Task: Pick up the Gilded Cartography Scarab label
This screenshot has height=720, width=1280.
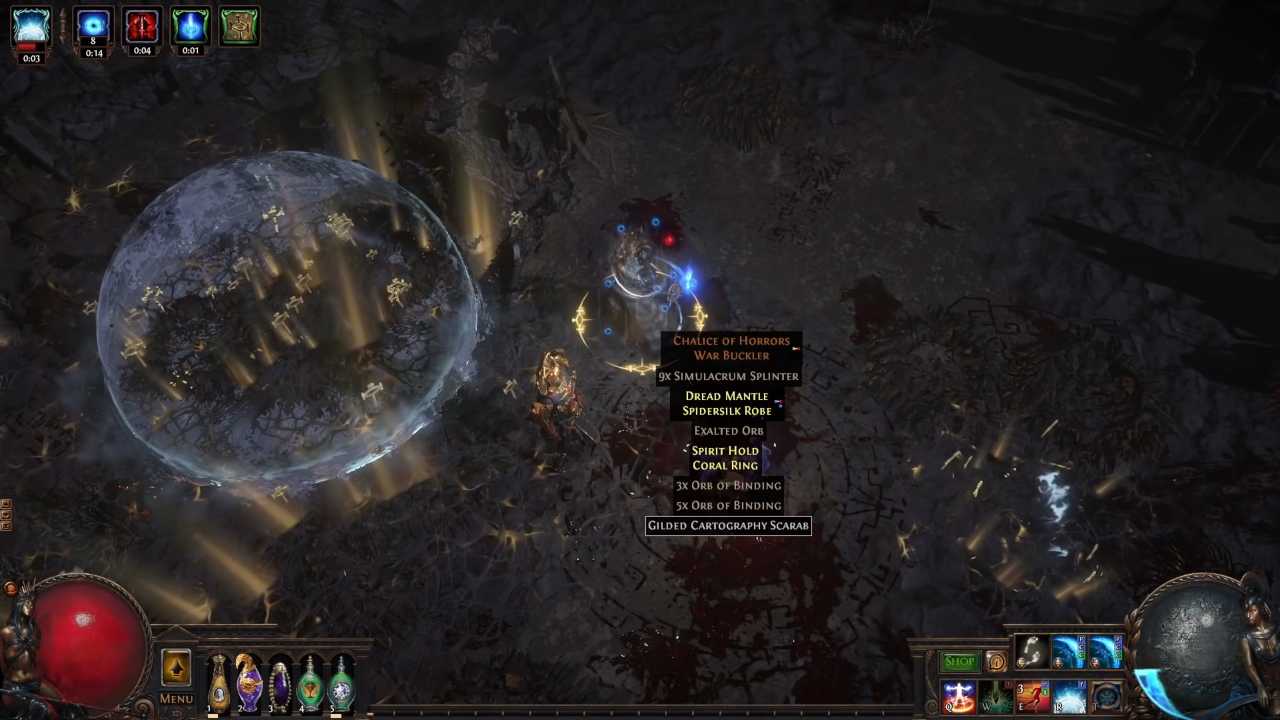Action: [x=728, y=526]
